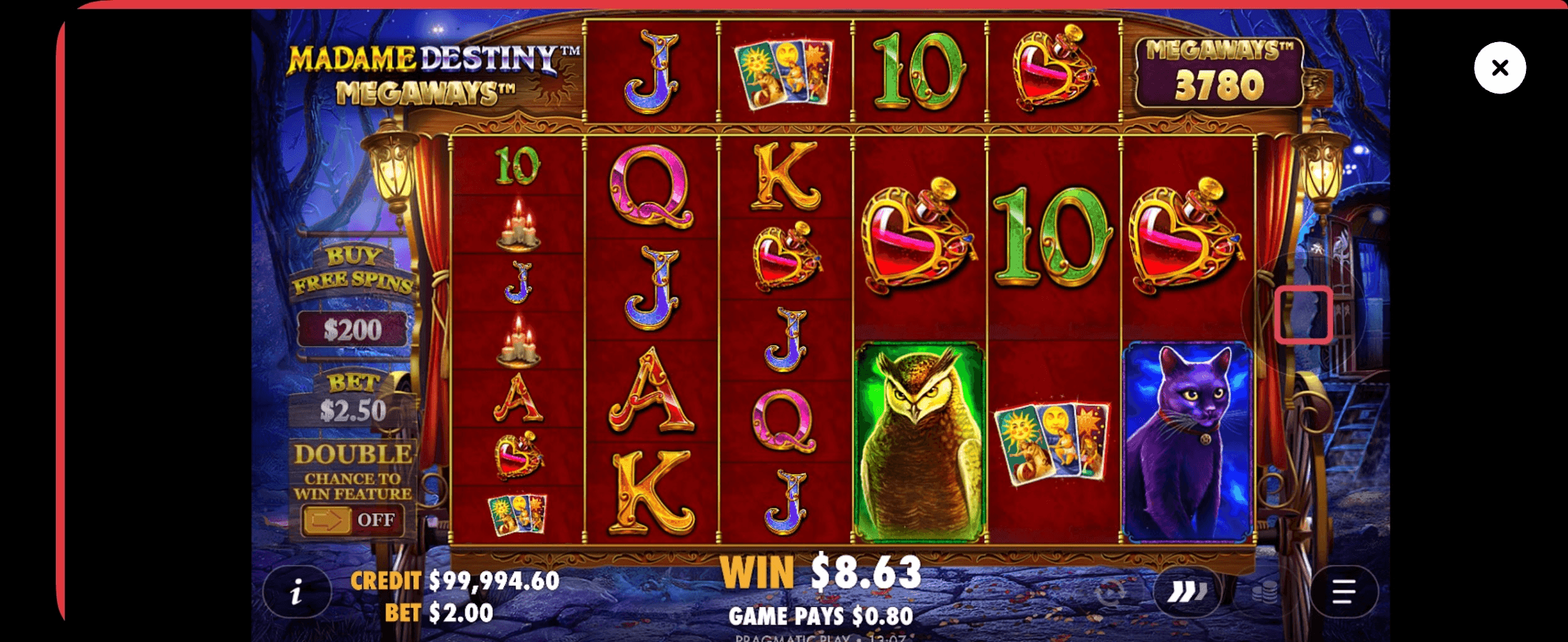Start autoplay with the circular arrows icon
This screenshot has width=1568, height=642.
pyautogui.click(x=1111, y=592)
